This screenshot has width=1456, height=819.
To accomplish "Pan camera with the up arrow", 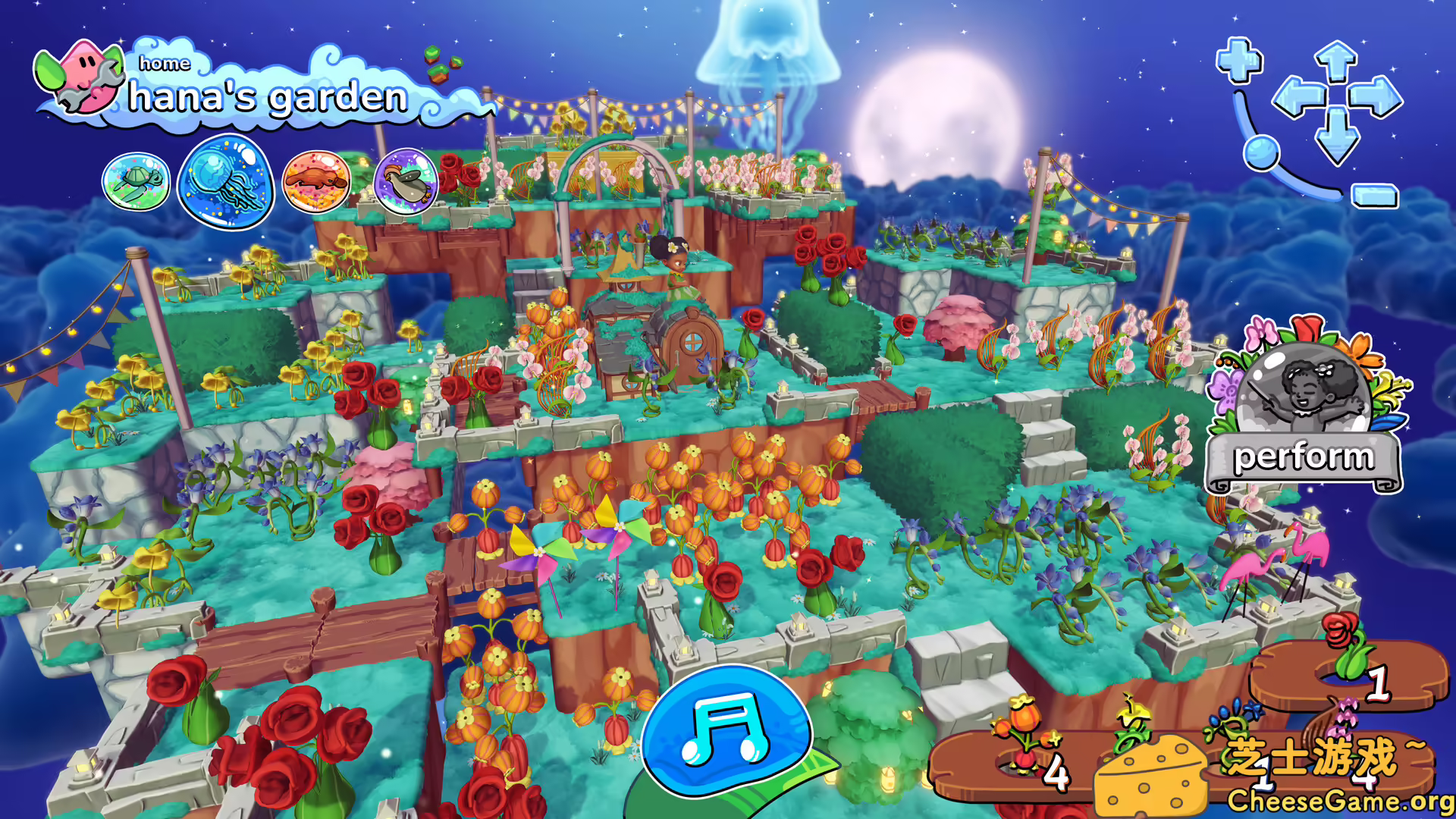I will coord(1336,62).
